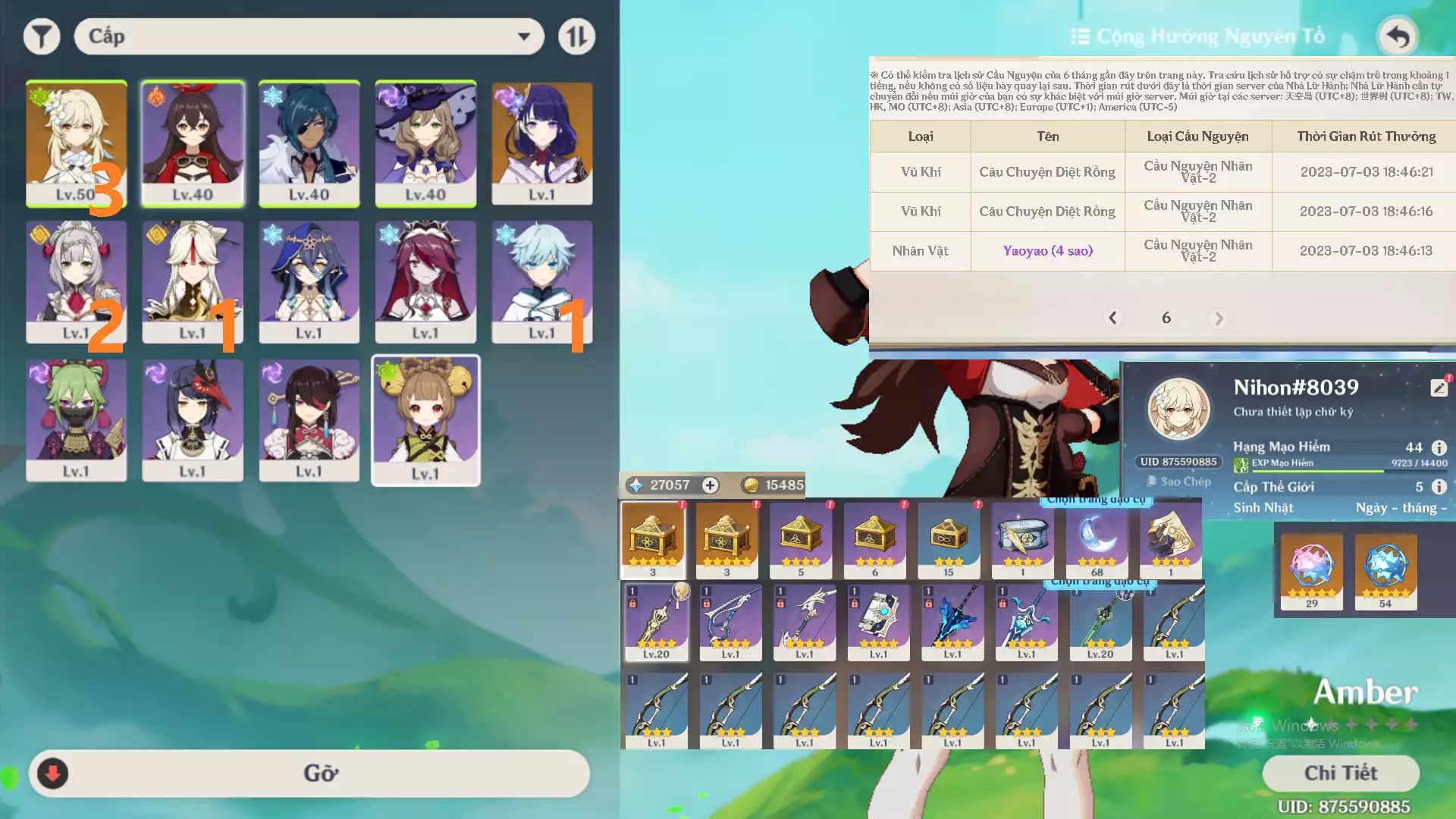Select the Noelle character card
Screen dimensions: 1456x819
76,281
